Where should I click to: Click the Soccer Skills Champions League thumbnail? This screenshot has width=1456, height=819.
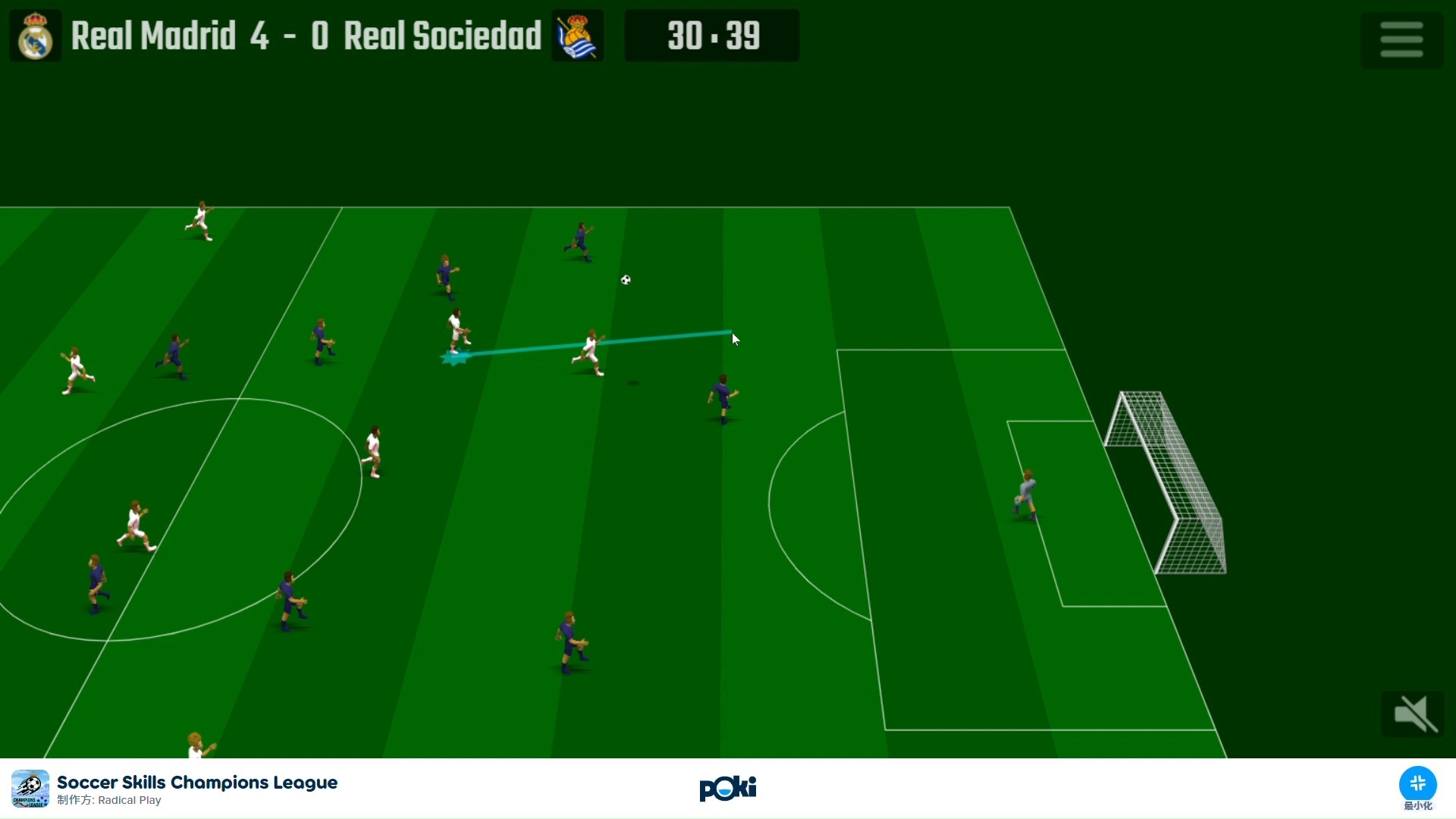[30, 789]
